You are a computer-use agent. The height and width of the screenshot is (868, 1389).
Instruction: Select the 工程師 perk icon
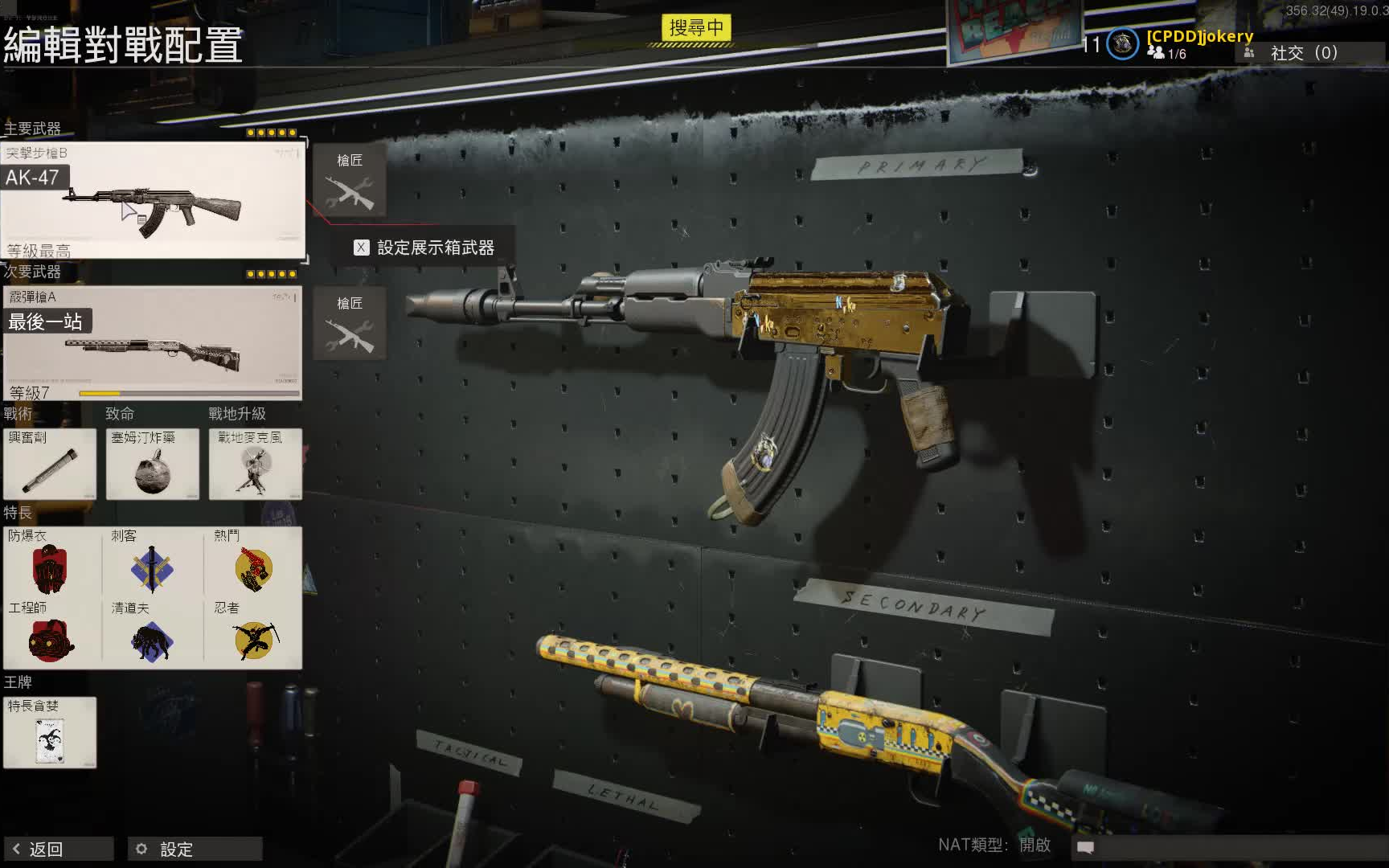[x=50, y=641]
